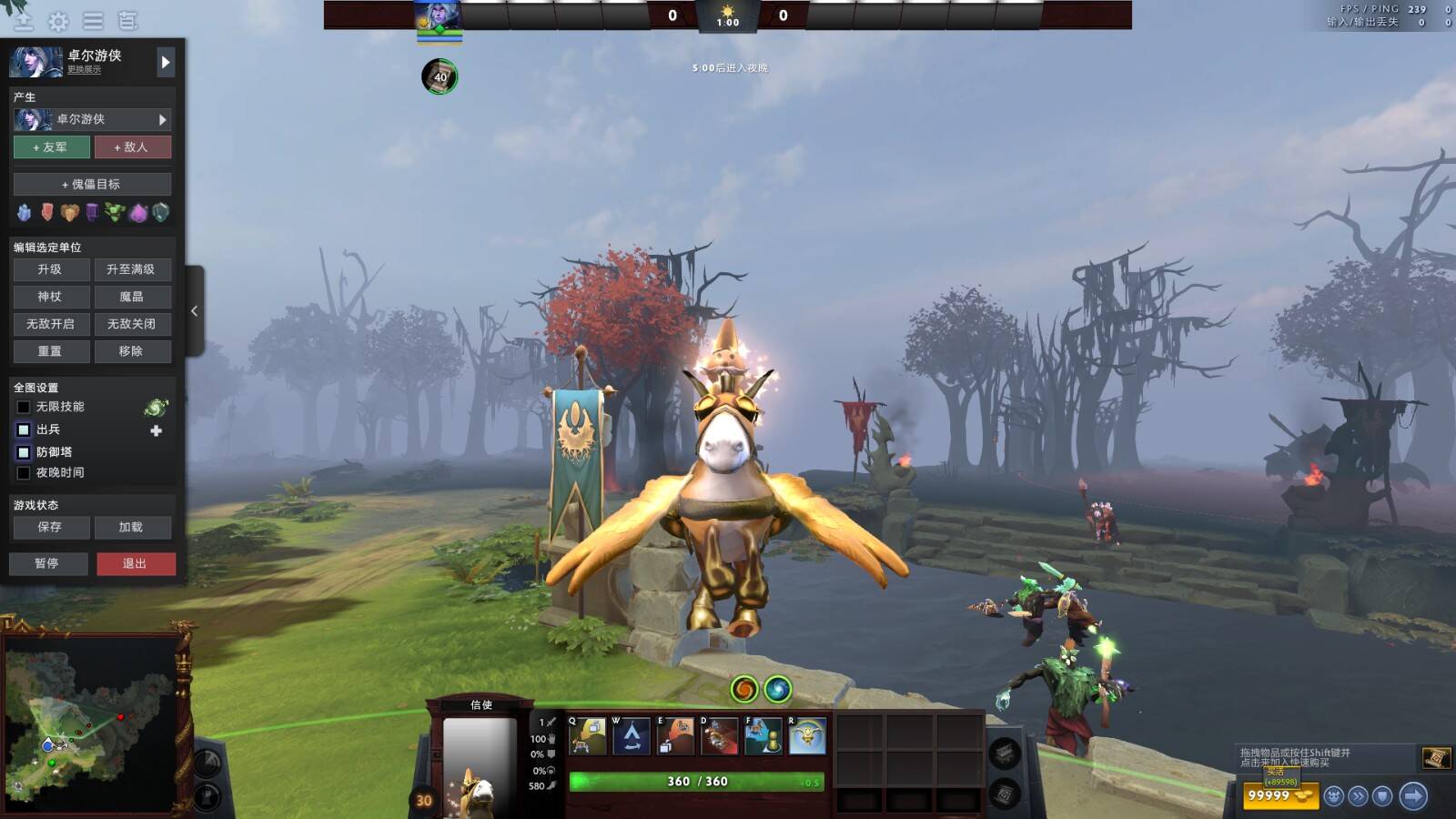
Task: Turn off invulnerability with 无敌关闭
Action: (132, 324)
